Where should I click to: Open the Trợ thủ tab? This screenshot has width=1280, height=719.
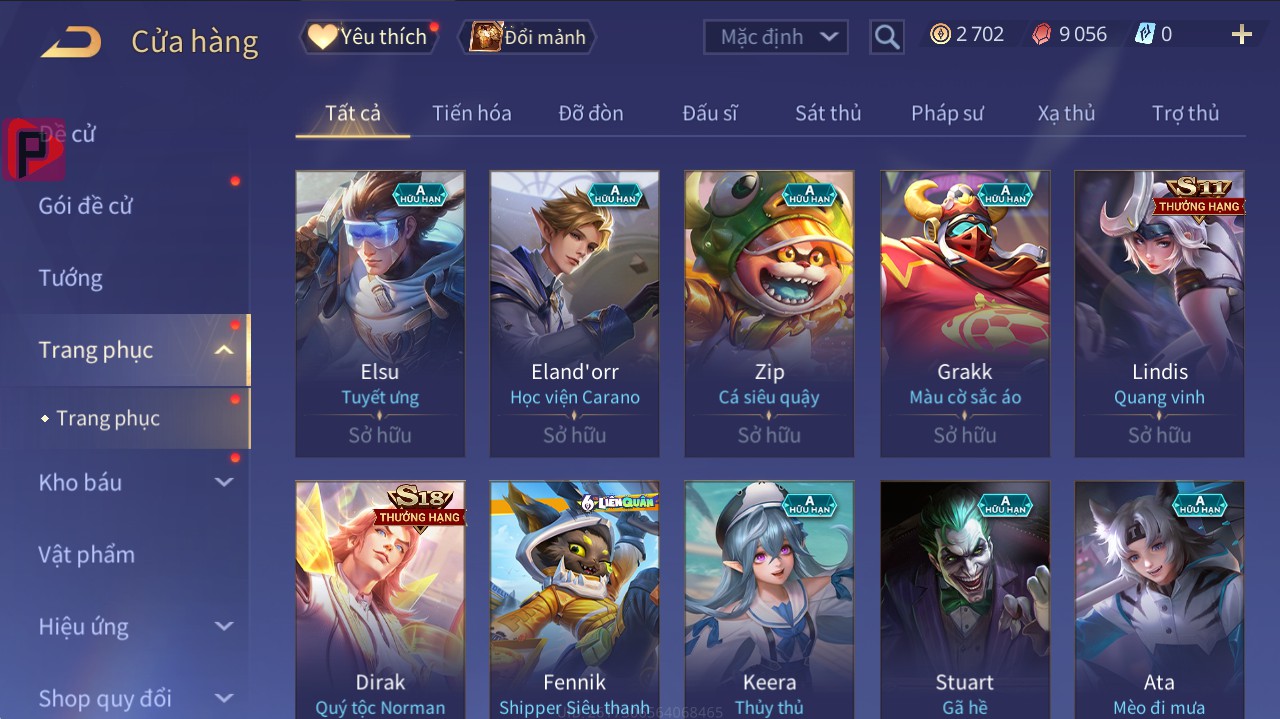point(1185,113)
